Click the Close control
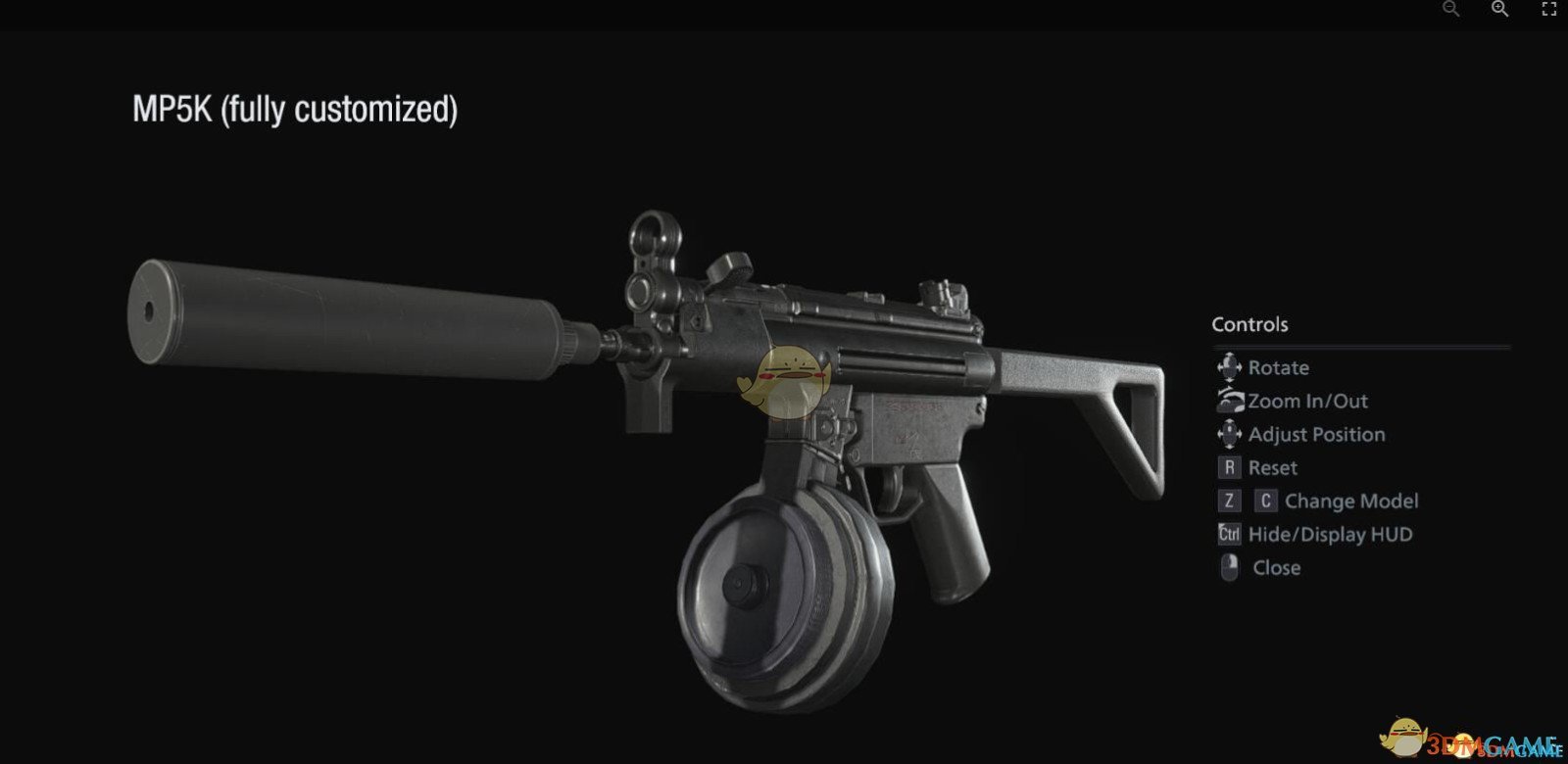1568x764 pixels. (1276, 567)
